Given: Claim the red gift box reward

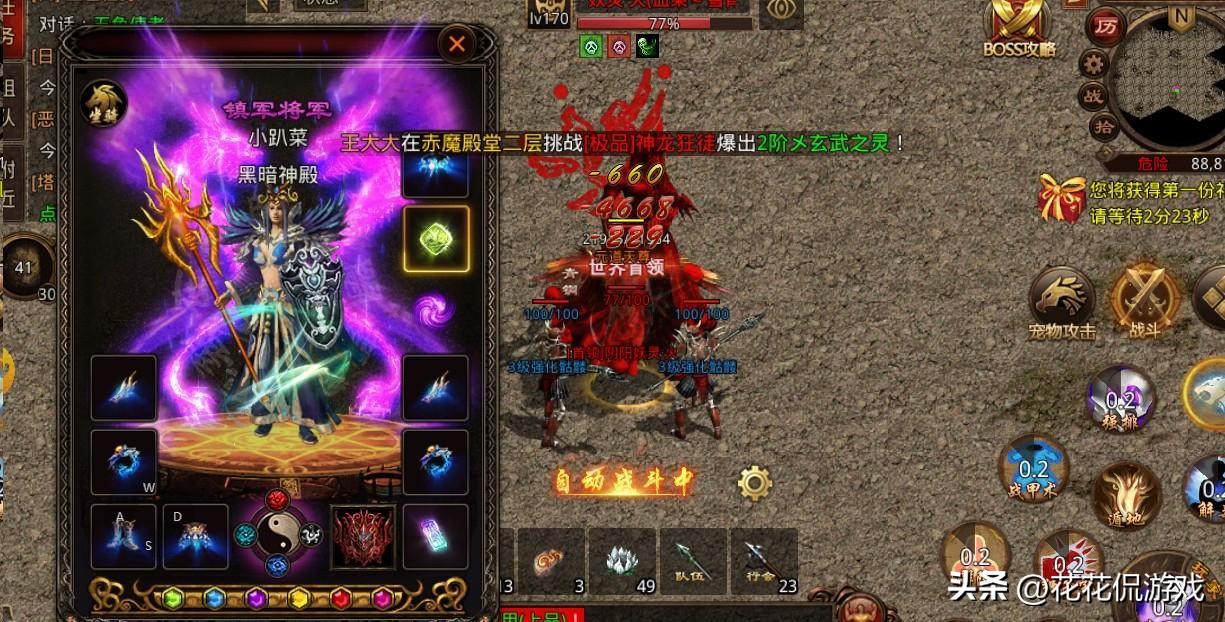Looking at the screenshot, I should click(x=1061, y=198).
